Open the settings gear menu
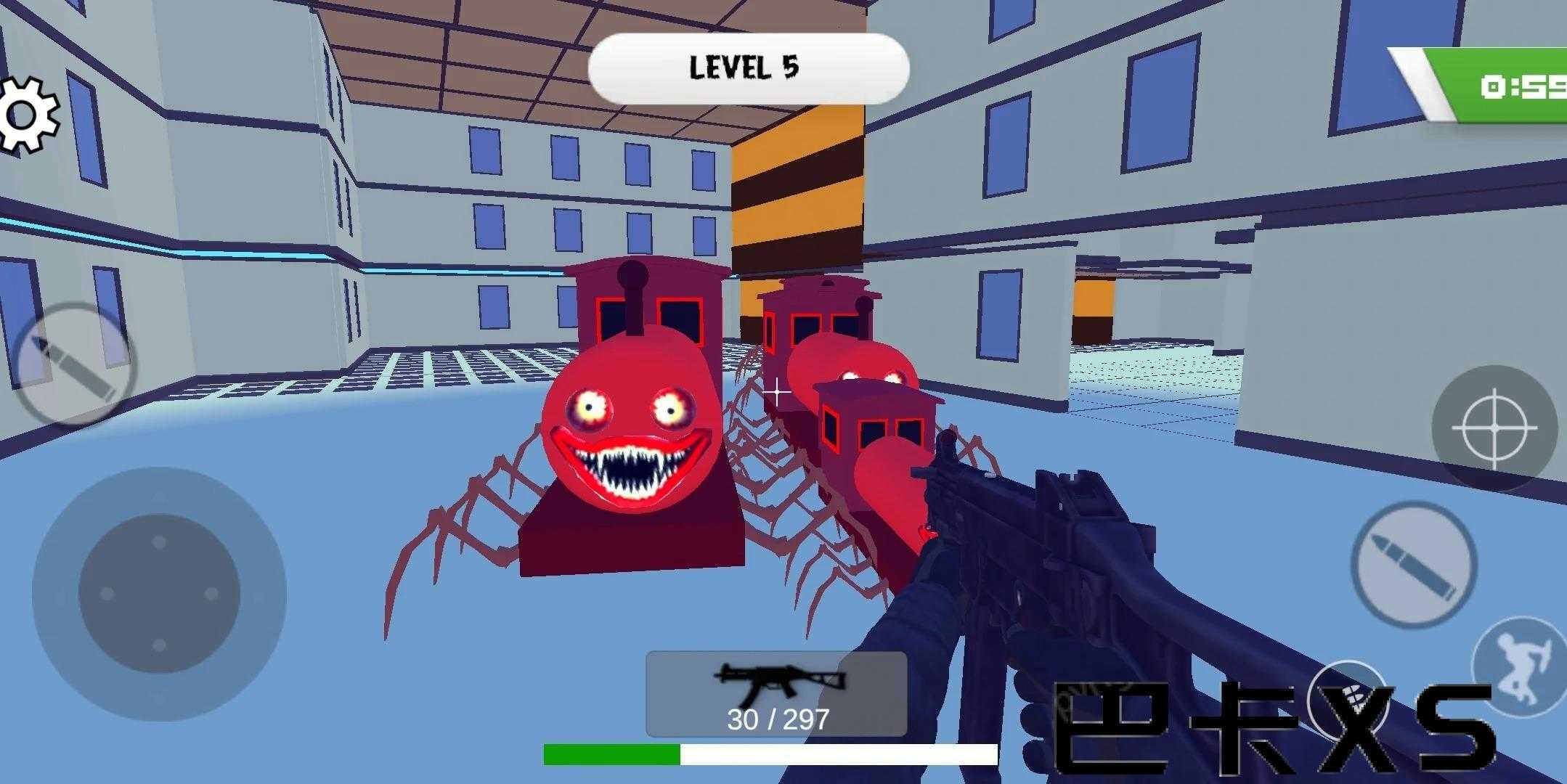1567x784 pixels. tap(29, 115)
